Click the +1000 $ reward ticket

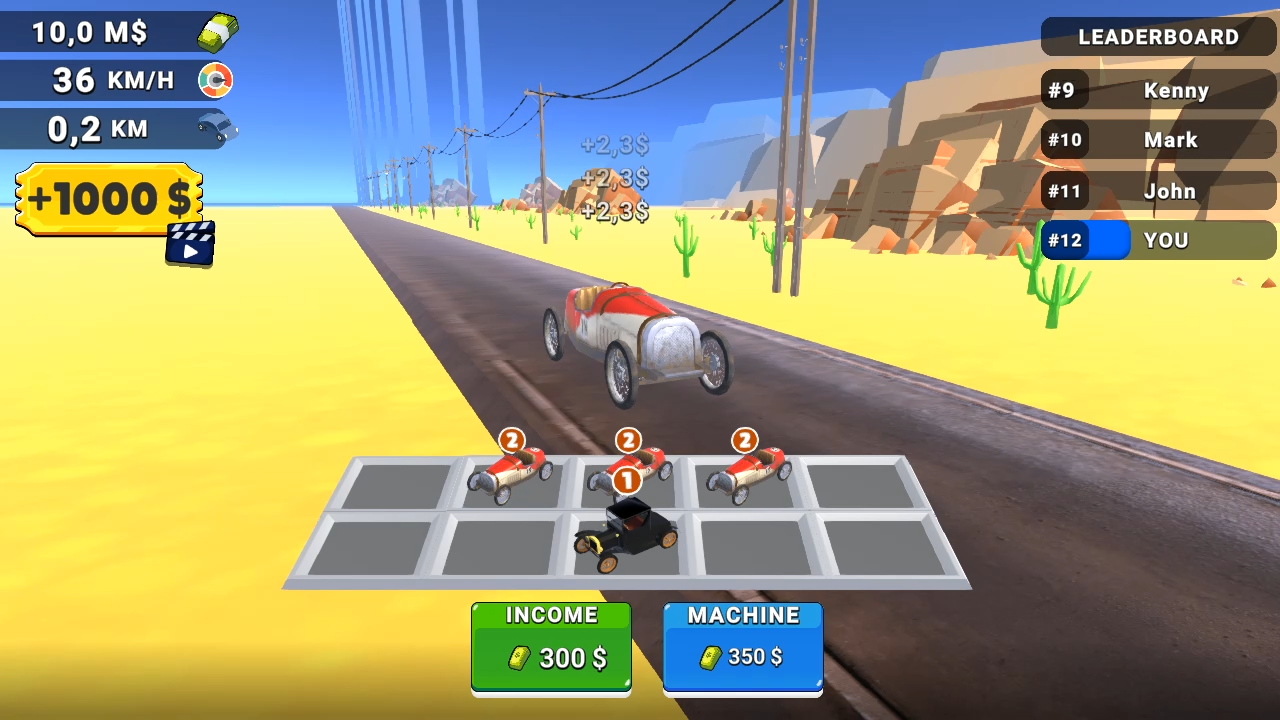coord(108,198)
